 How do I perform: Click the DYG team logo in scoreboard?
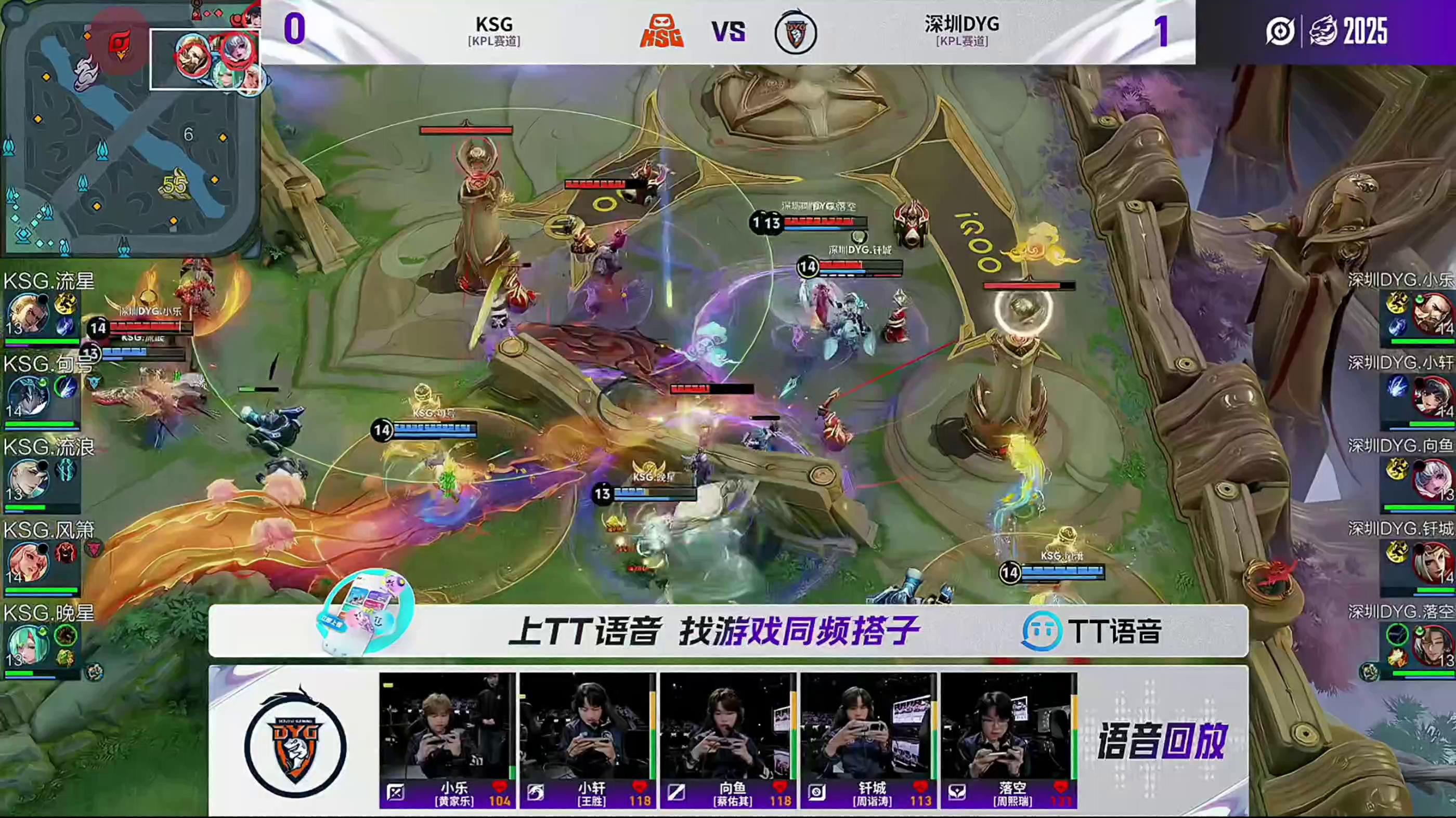pos(795,33)
